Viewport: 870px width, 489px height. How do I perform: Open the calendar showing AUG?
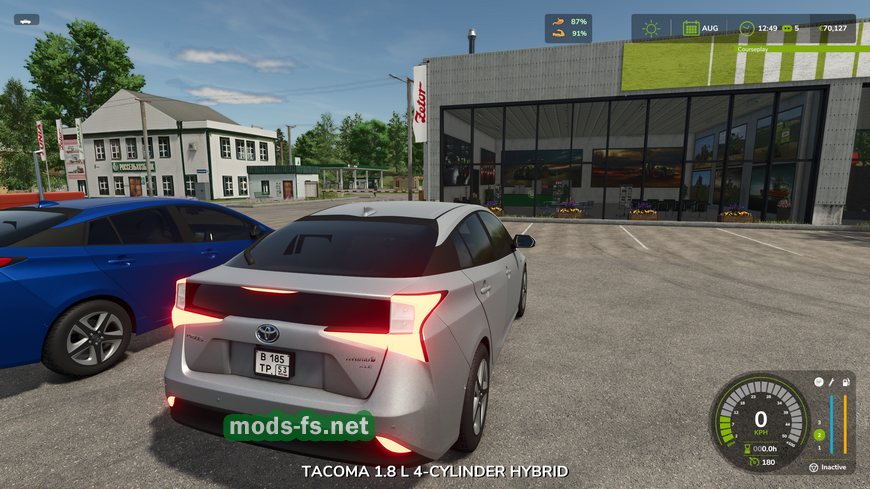click(x=691, y=28)
